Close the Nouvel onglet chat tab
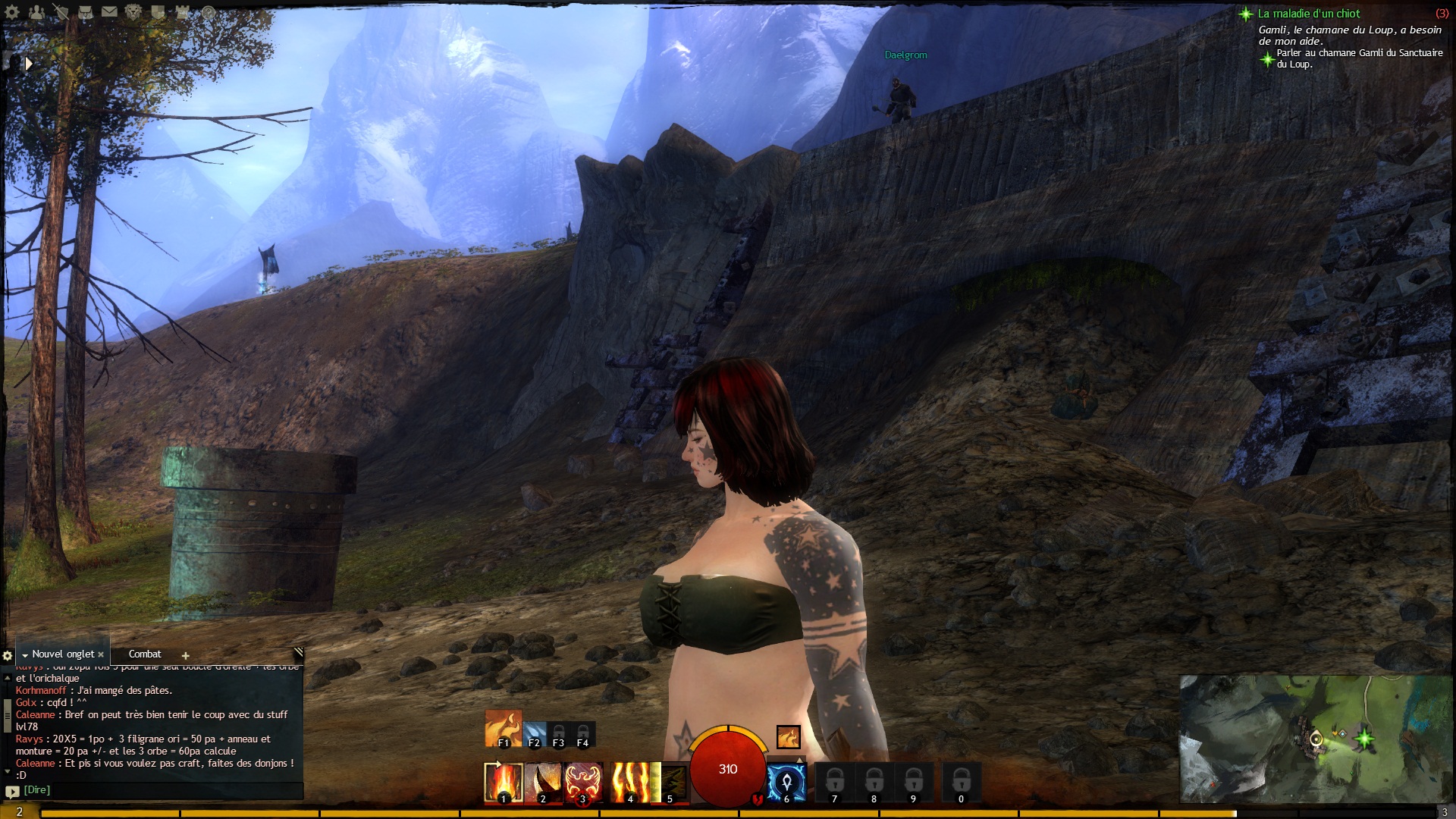The image size is (1456, 819). point(101,654)
